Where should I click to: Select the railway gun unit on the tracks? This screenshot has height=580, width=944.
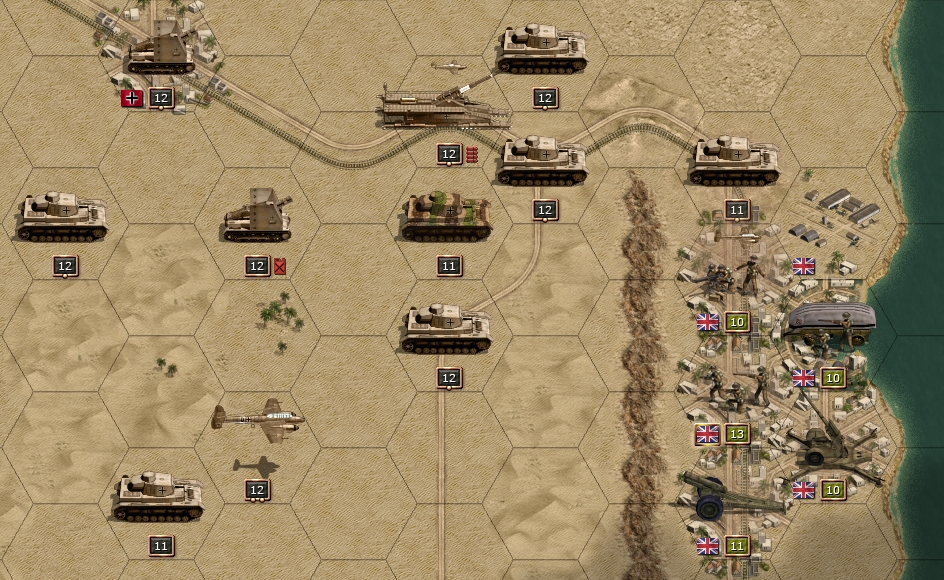coord(443,108)
